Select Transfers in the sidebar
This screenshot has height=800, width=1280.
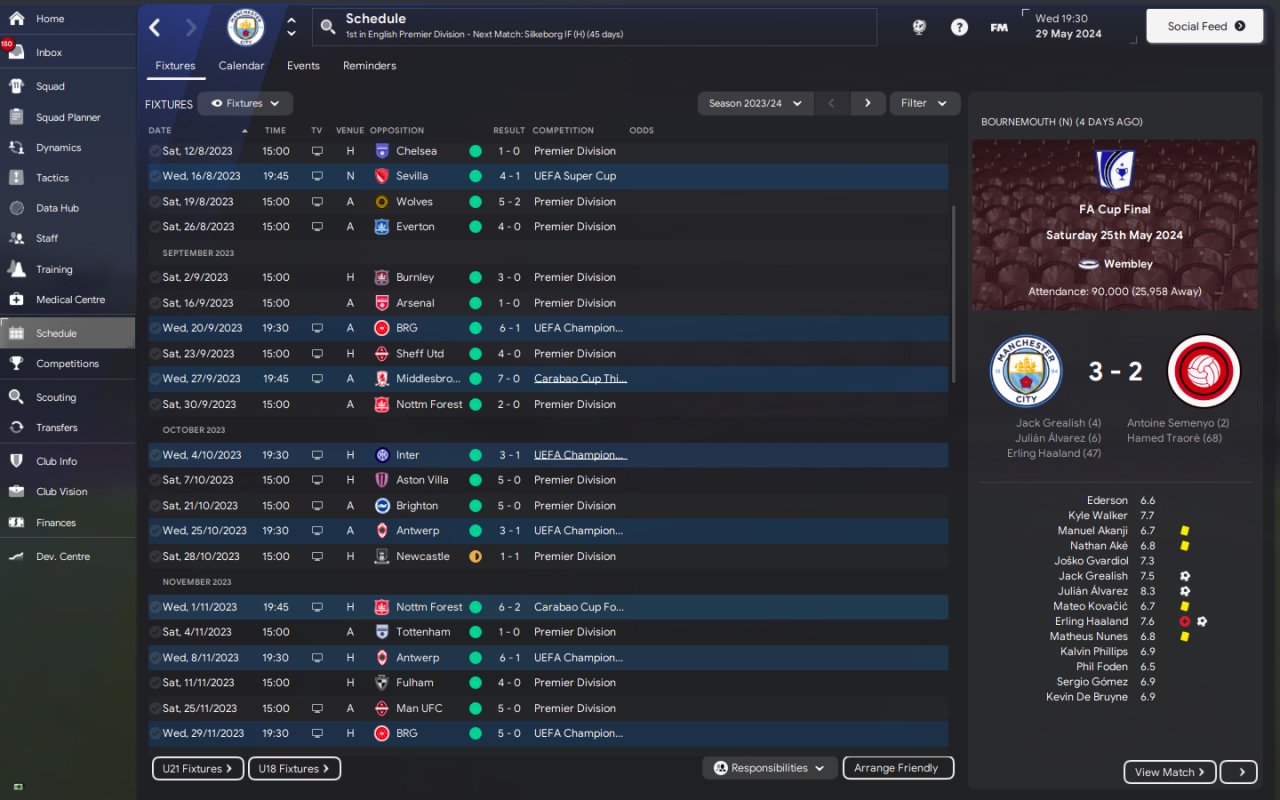(x=56, y=427)
